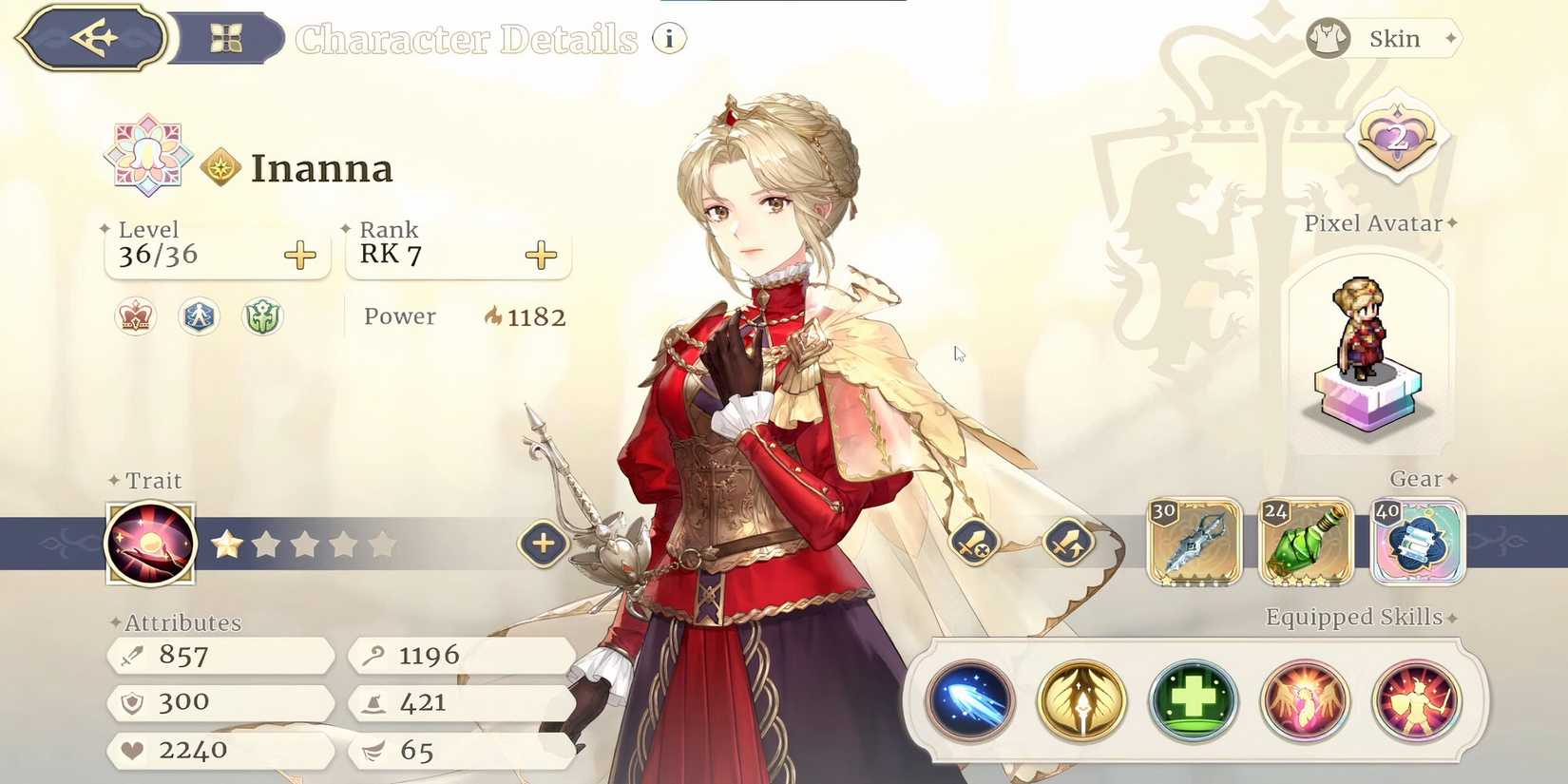Open the green healing skill details
The width and height of the screenshot is (1568, 784).
click(x=1193, y=700)
